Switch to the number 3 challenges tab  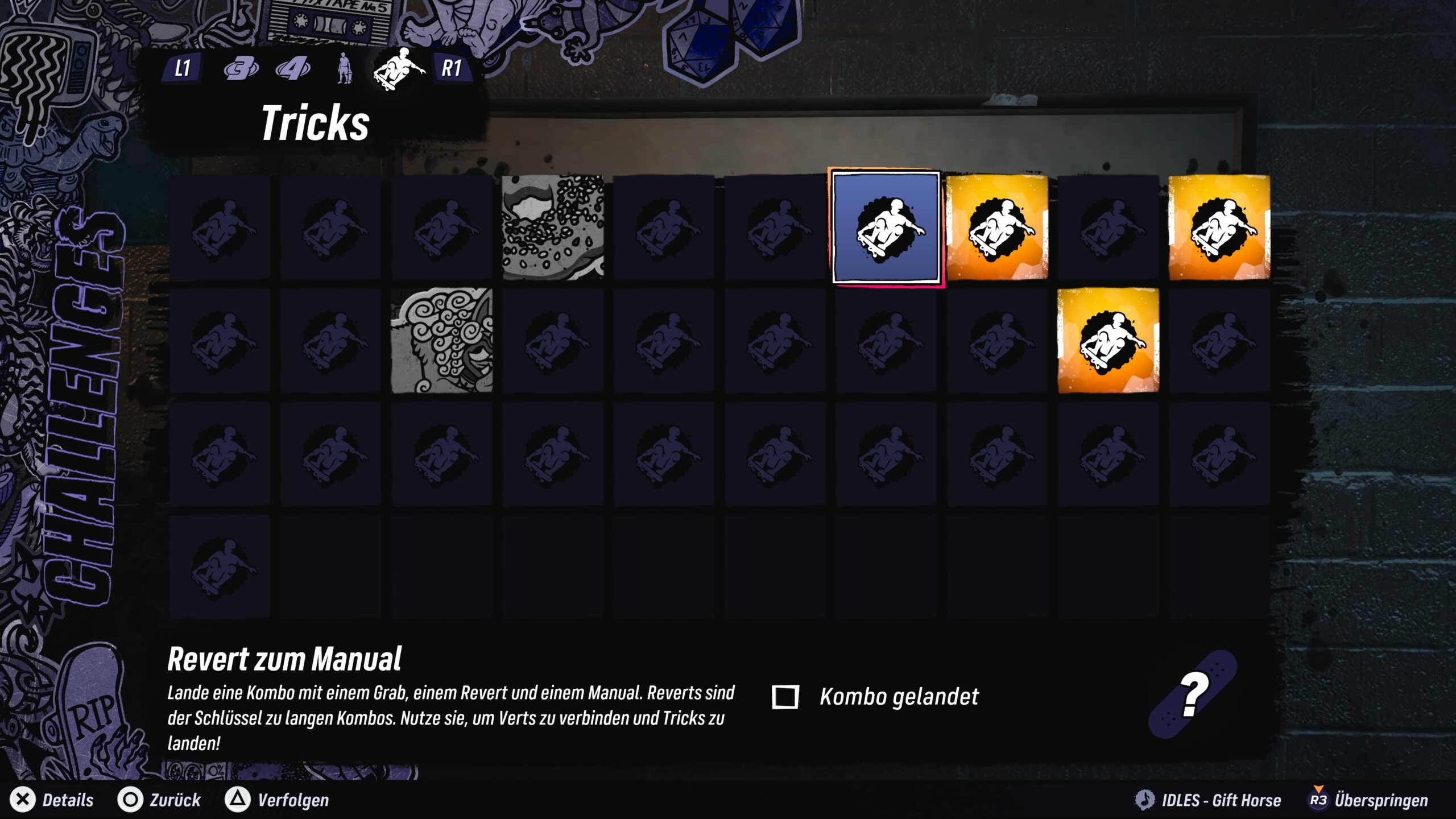coord(241,69)
